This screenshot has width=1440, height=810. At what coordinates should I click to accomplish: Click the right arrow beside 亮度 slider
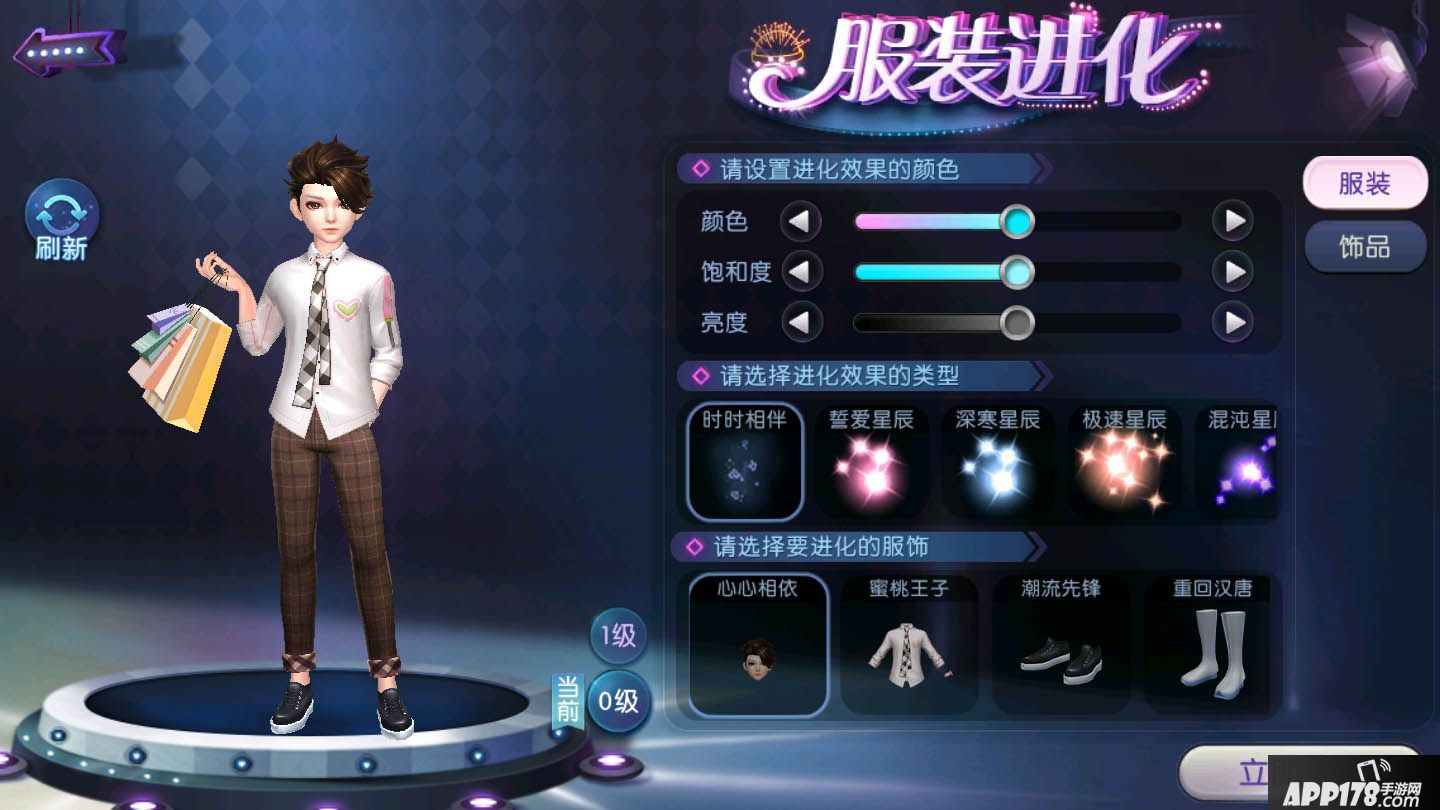(x=1233, y=322)
